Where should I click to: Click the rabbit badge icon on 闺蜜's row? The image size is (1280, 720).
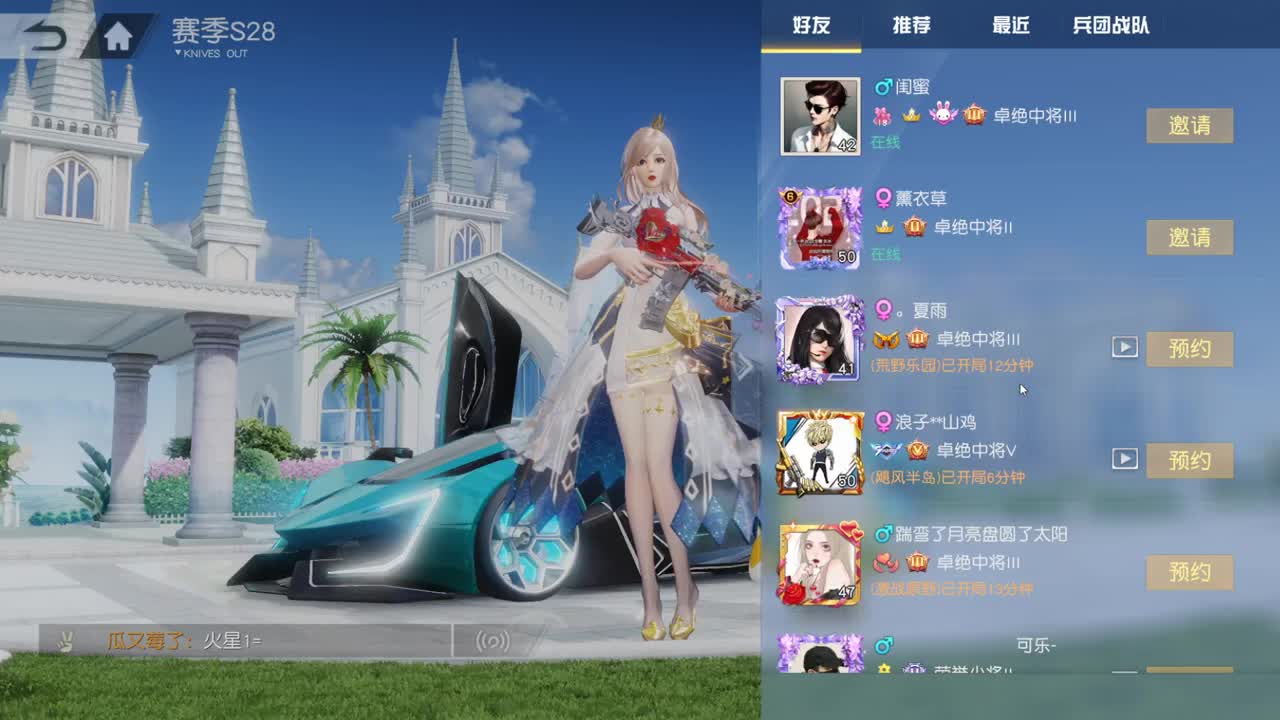(x=943, y=115)
